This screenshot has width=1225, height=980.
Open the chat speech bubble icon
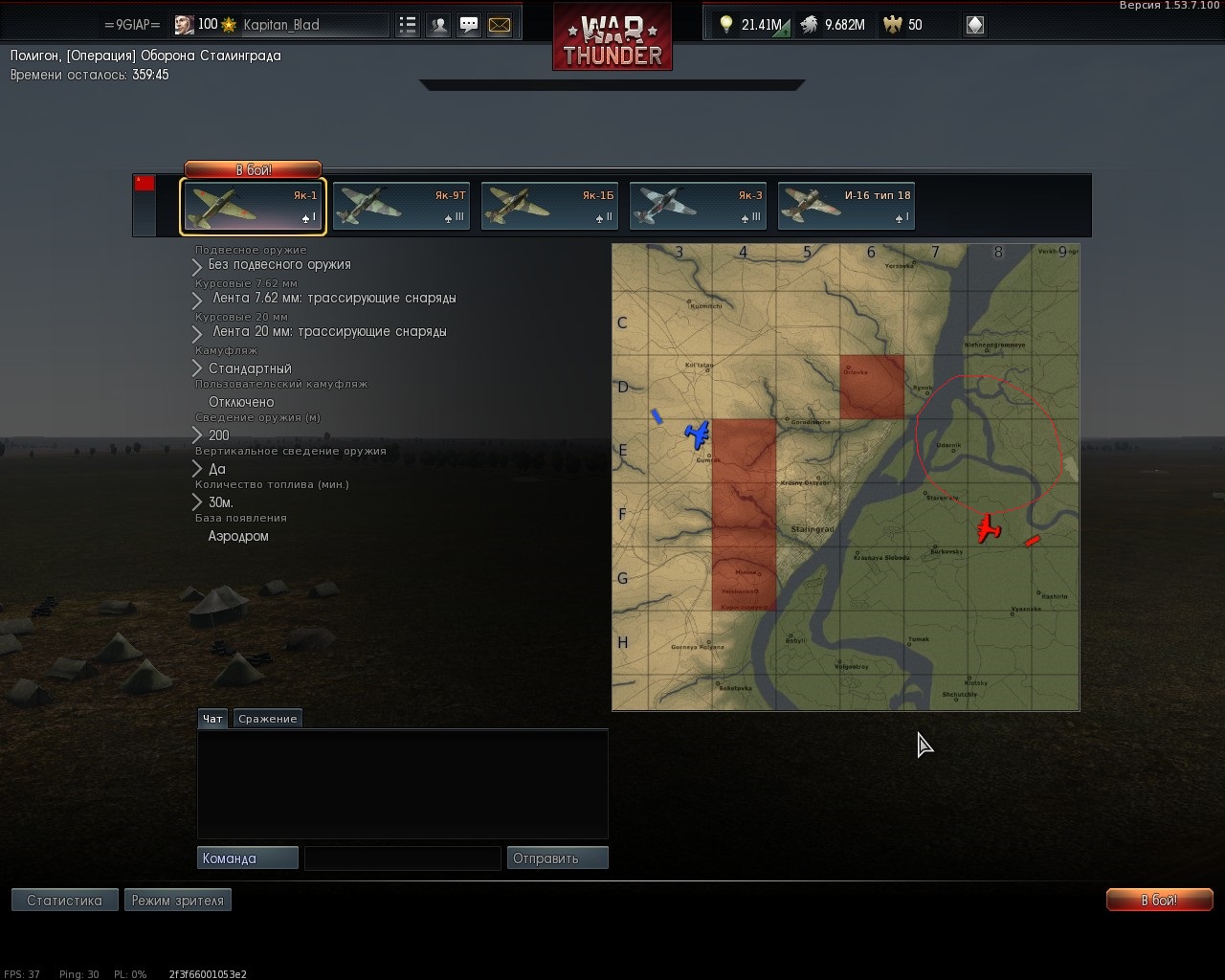pos(469,26)
